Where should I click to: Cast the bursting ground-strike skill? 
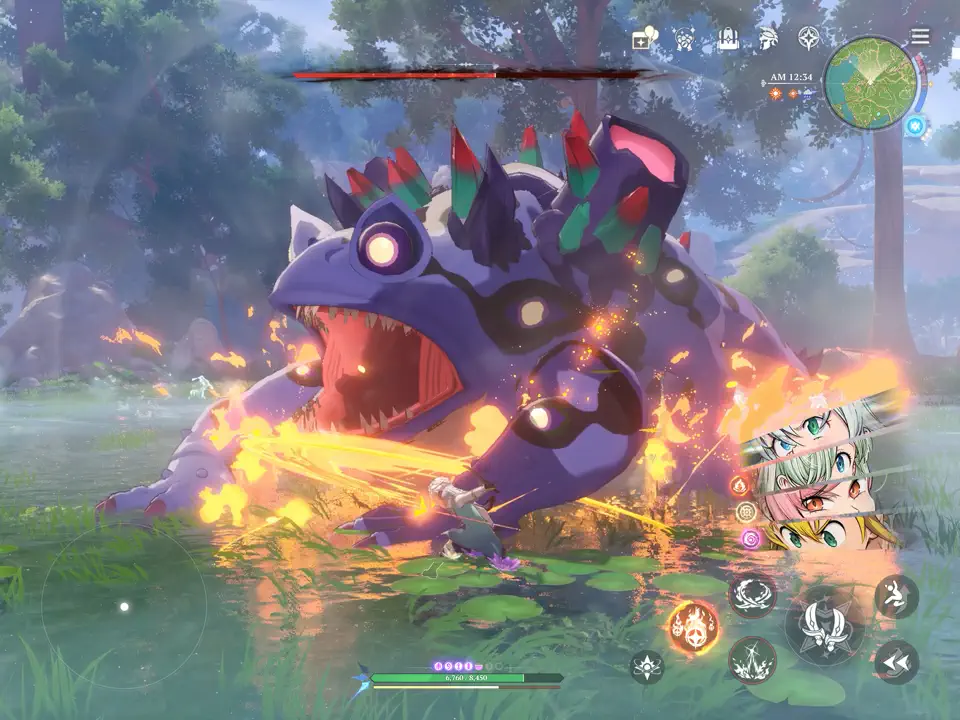(x=752, y=660)
